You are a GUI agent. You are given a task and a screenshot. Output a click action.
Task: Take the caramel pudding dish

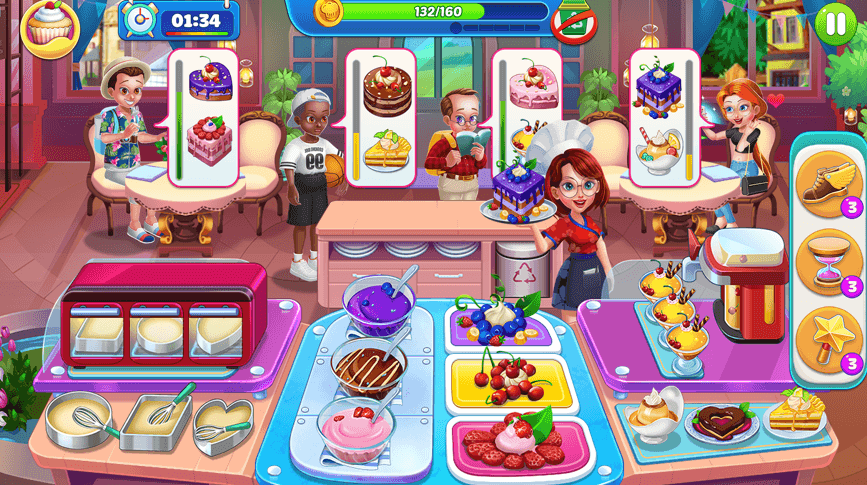pyautogui.click(x=655, y=410)
